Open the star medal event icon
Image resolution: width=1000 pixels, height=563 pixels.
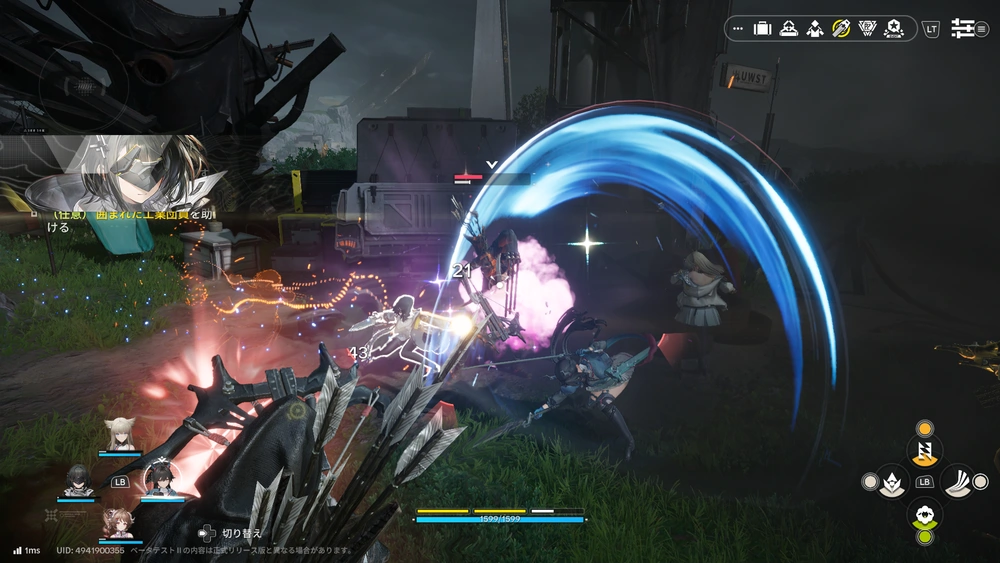[894, 29]
